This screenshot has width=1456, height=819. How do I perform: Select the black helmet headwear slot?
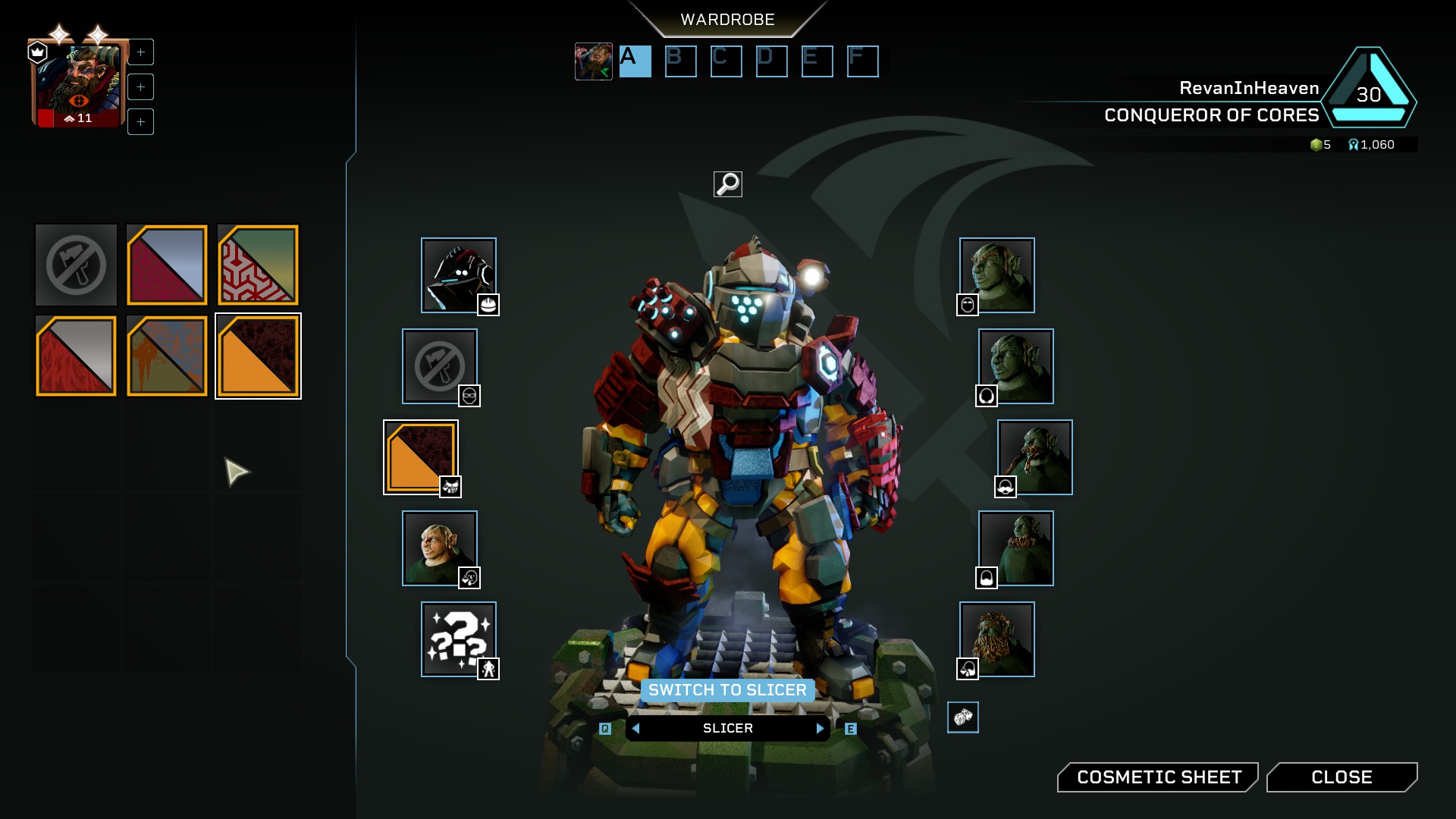pyautogui.click(x=459, y=275)
